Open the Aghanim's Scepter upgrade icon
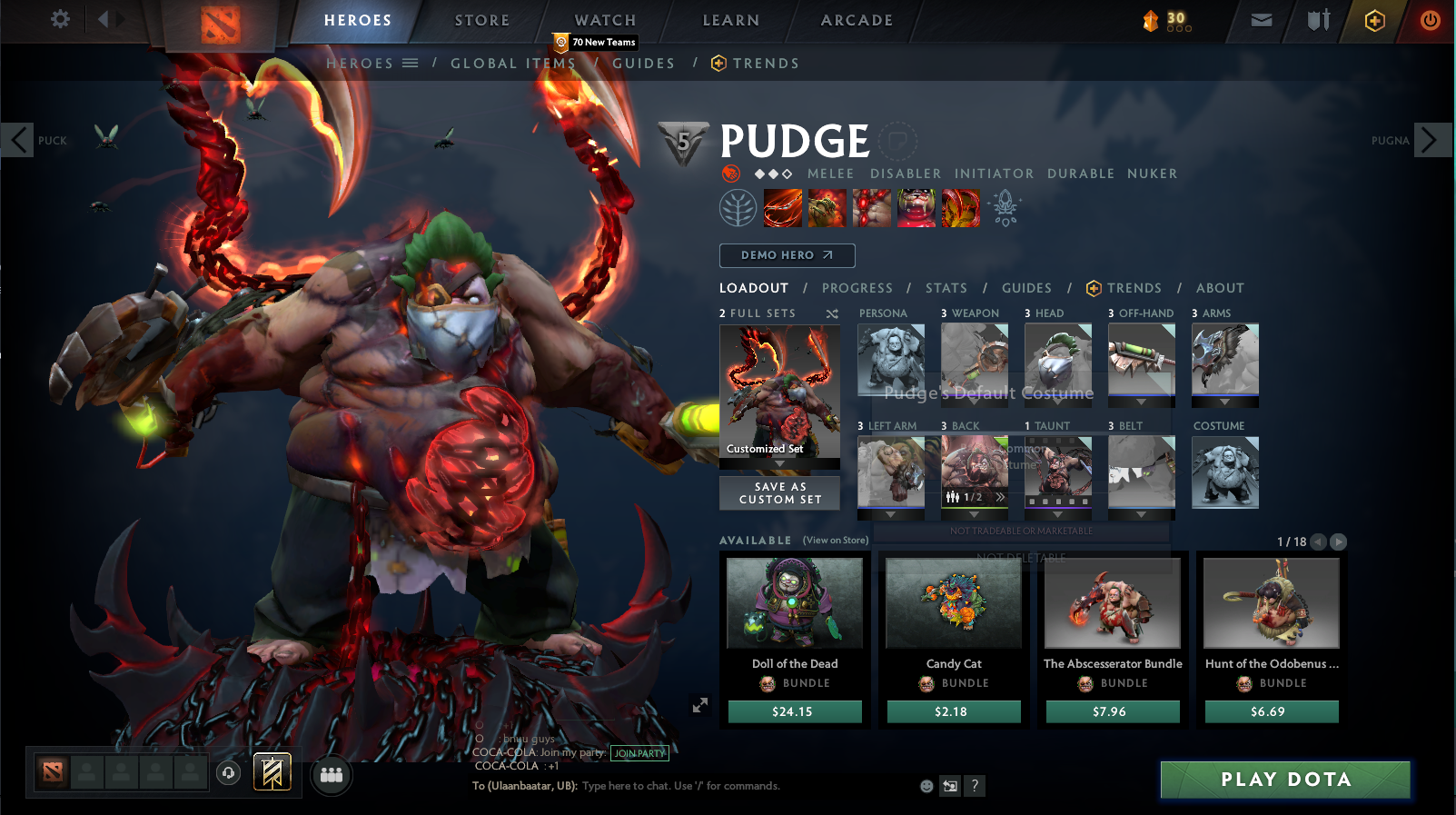This screenshot has height=815, width=1456. tap(1006, 207)
